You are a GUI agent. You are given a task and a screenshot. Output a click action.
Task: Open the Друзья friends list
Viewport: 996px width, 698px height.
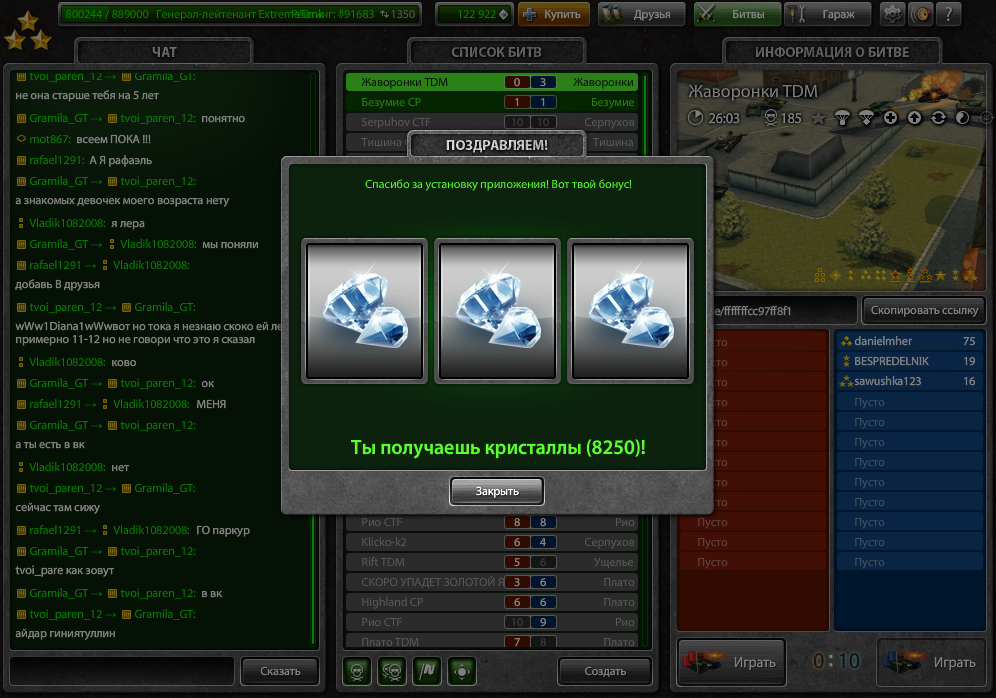click(642, 14)
